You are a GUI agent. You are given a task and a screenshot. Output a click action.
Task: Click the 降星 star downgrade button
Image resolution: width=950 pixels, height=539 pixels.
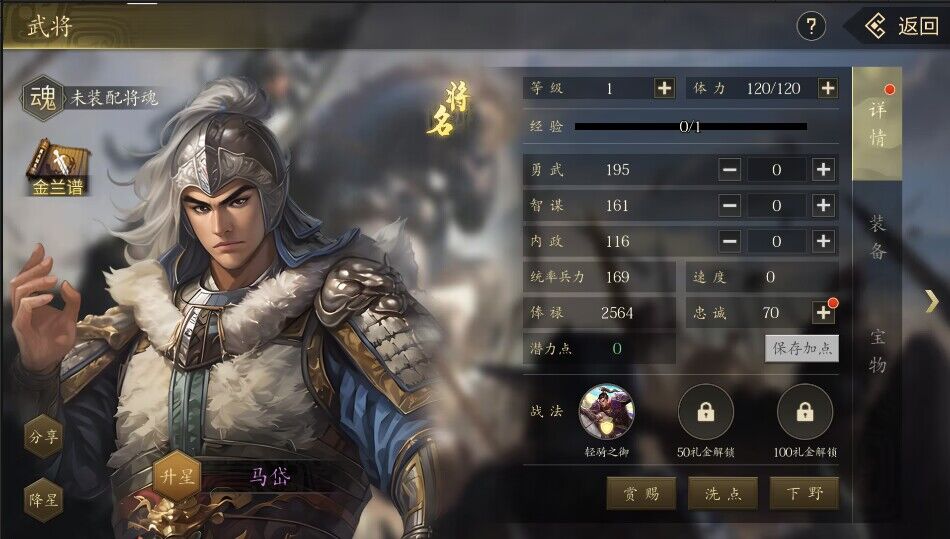click(x=43, y=499)
